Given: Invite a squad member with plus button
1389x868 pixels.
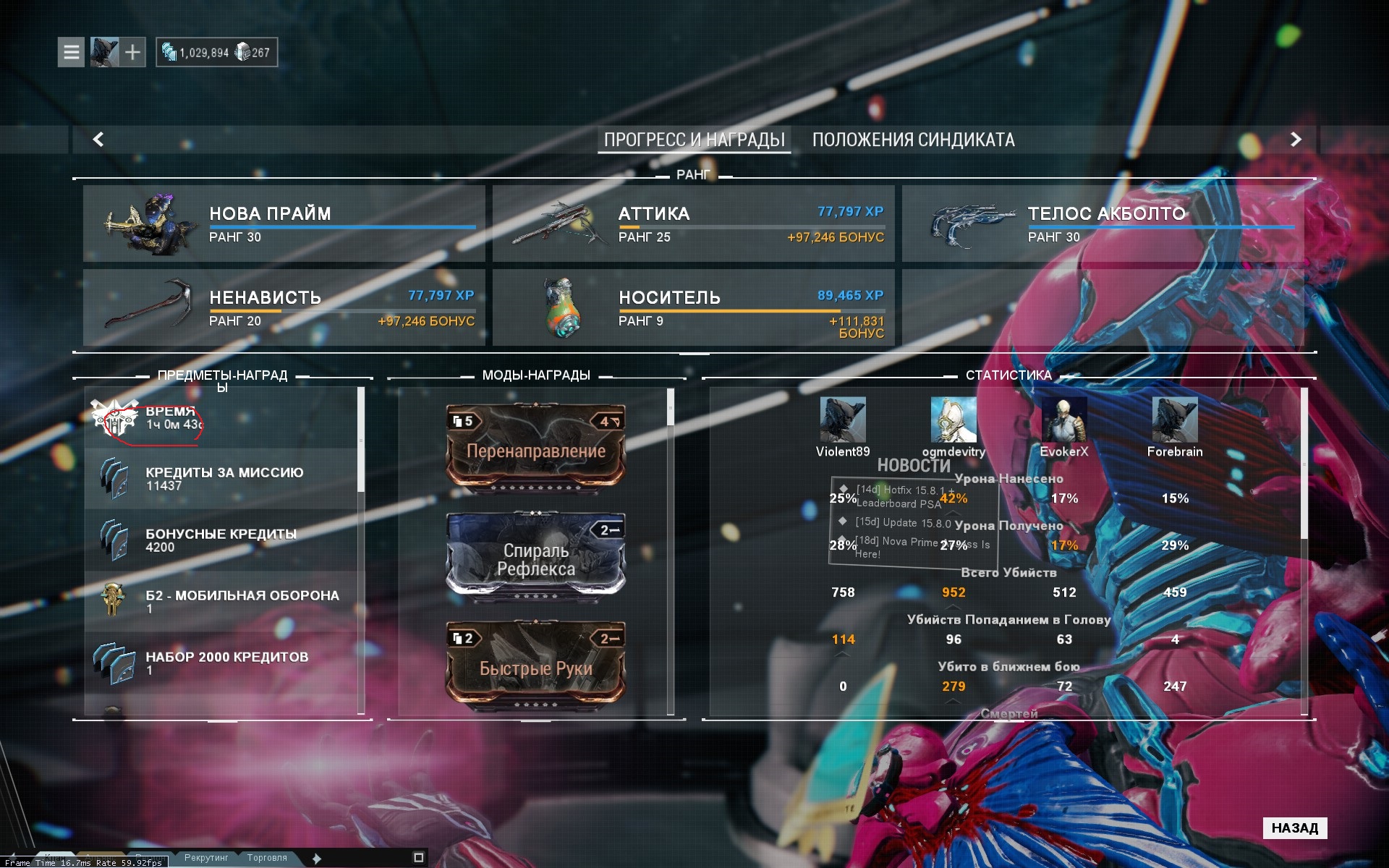Looking at the screenshot, I should [132, 52].
